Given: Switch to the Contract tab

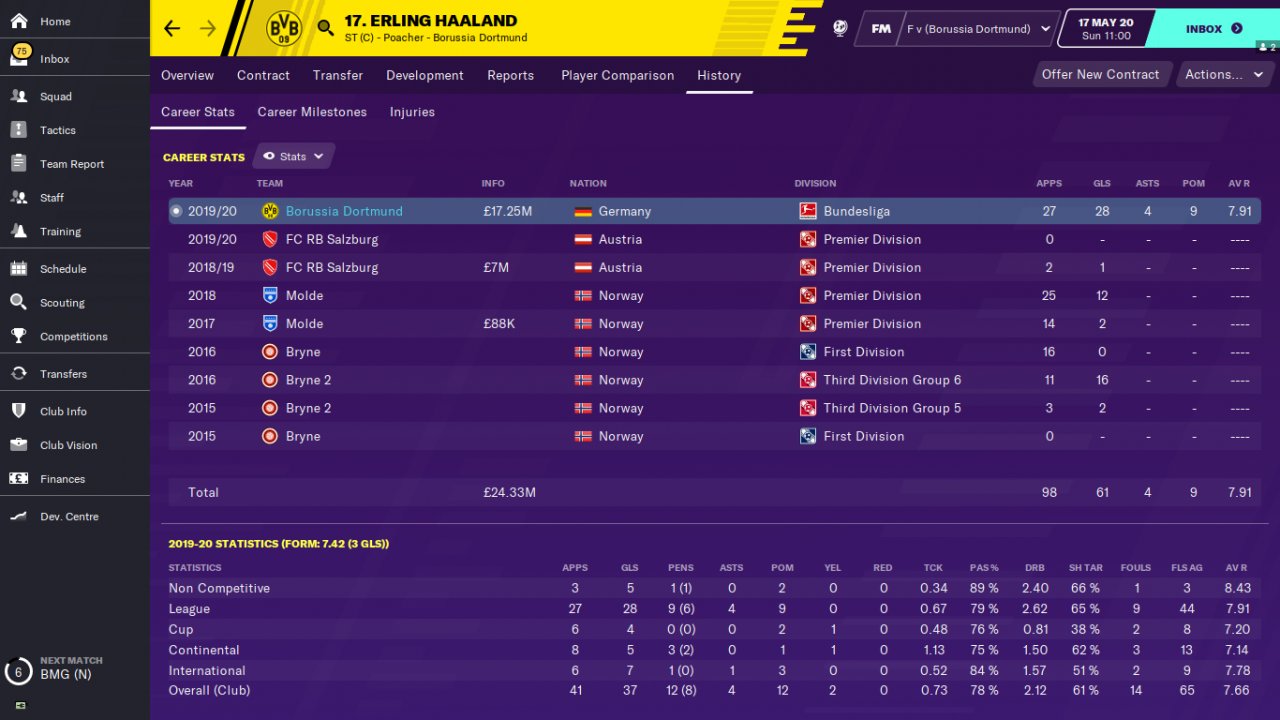Looking at the screenshot, I should pyautogui.click(x=263, y=75).
